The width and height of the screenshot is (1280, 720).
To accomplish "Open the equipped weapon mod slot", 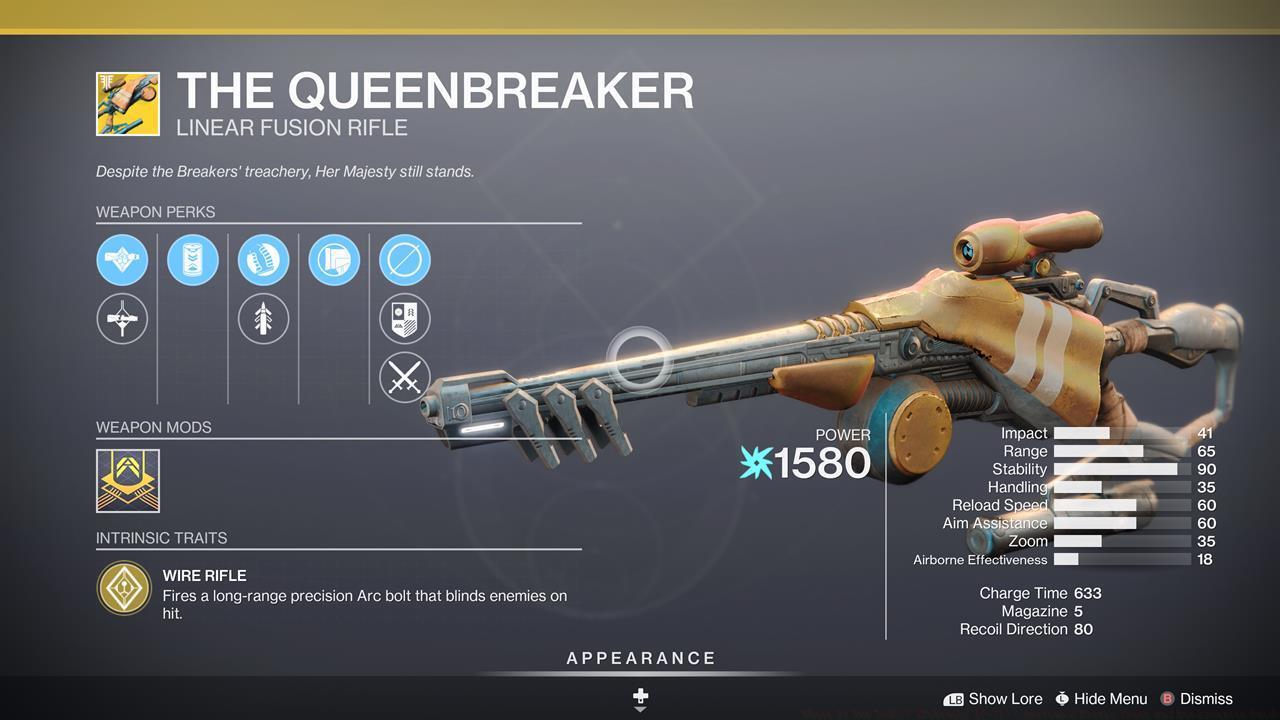I will (128, 481).
